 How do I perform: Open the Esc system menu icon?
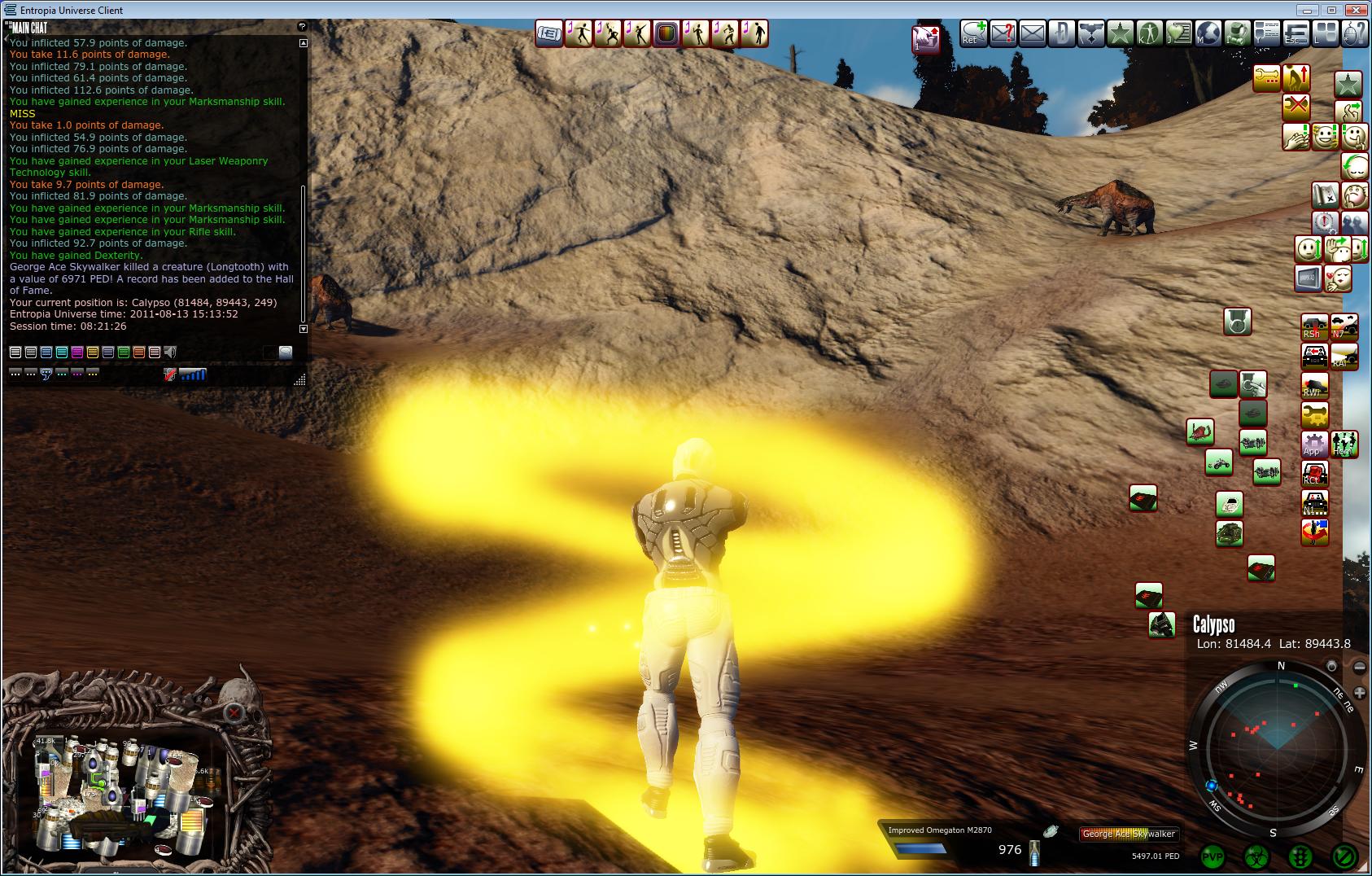click(x=1296, y=34)
